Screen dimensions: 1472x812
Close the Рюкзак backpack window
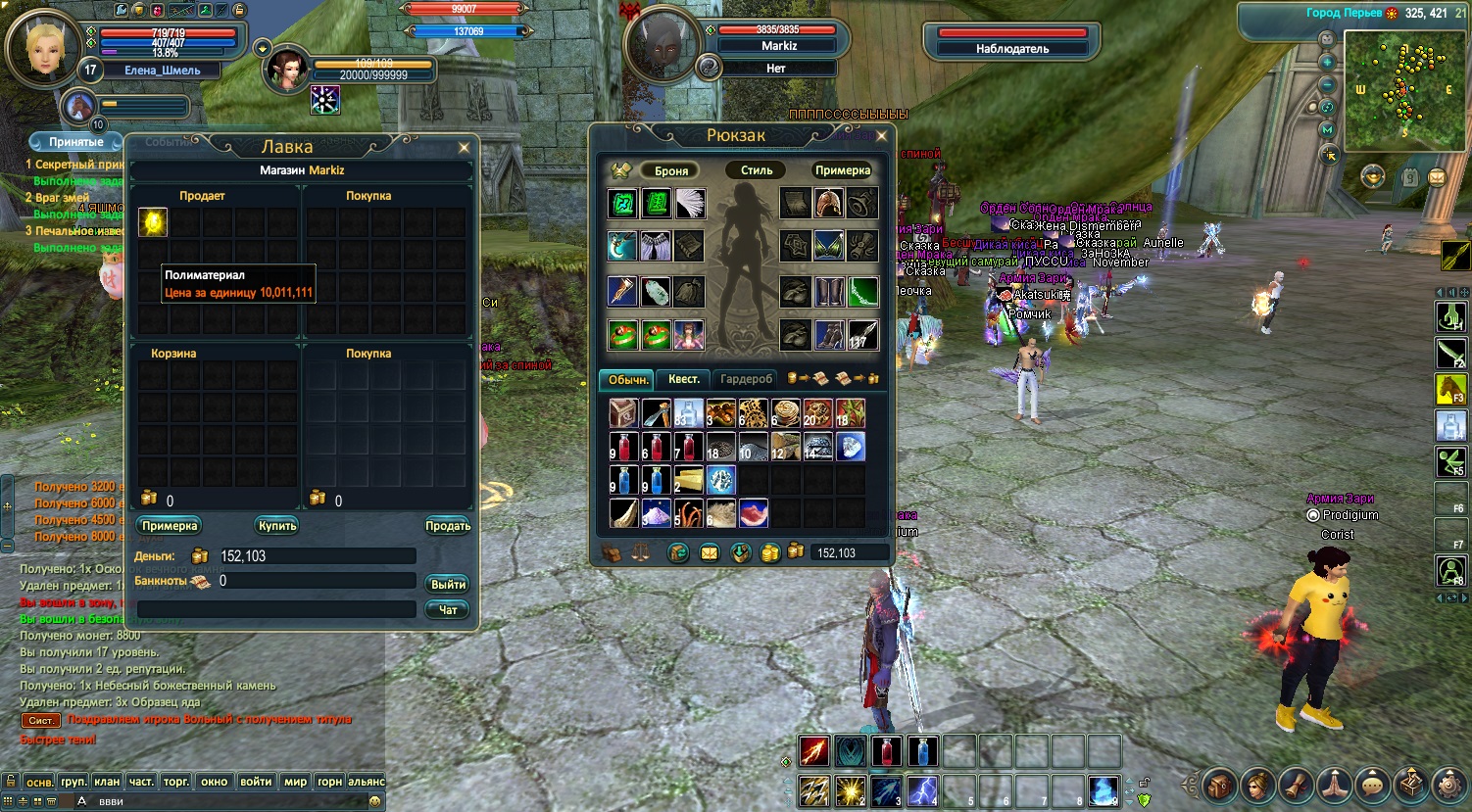[881, 136]
